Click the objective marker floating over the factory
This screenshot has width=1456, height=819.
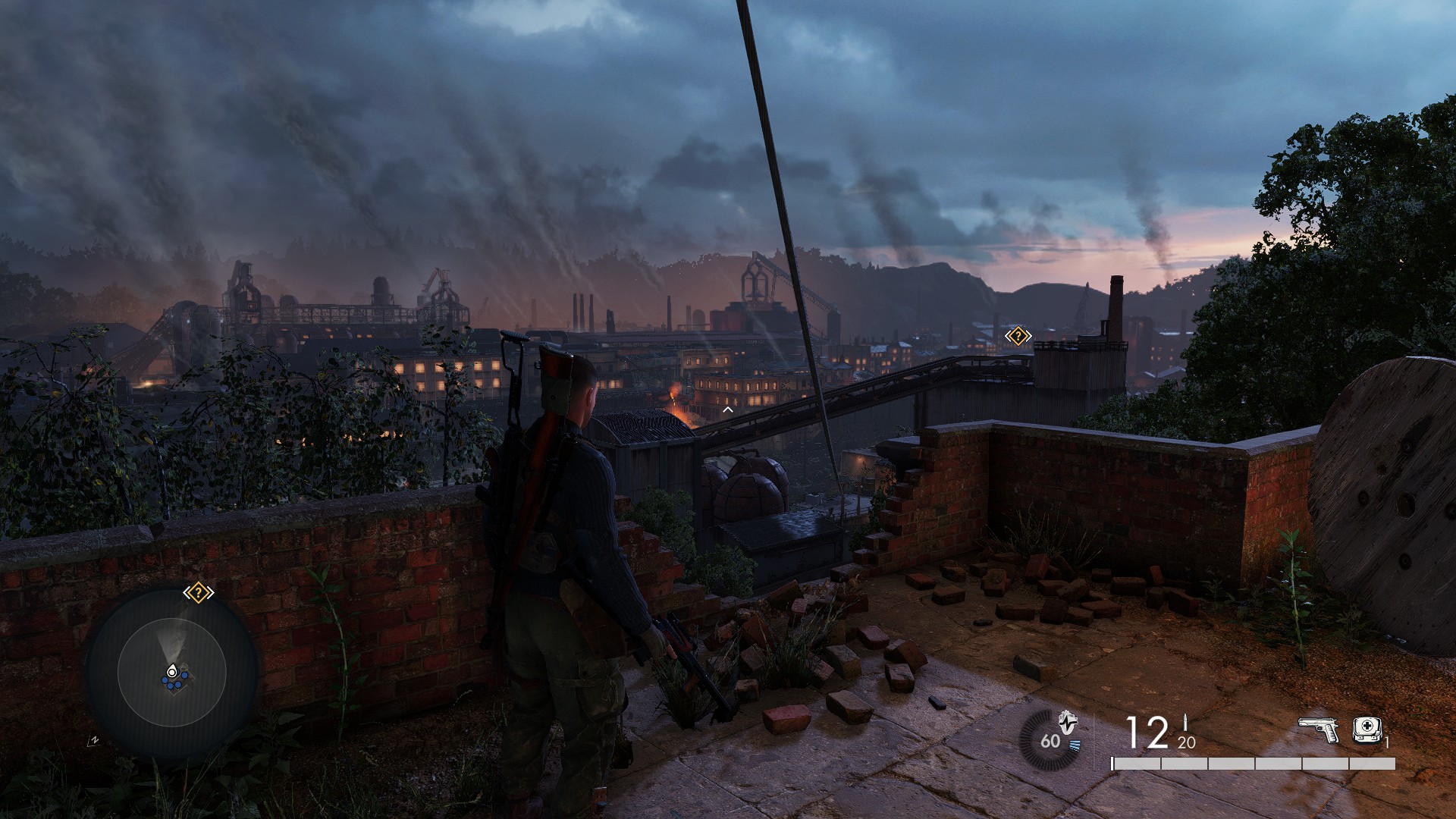point(1018,336)
